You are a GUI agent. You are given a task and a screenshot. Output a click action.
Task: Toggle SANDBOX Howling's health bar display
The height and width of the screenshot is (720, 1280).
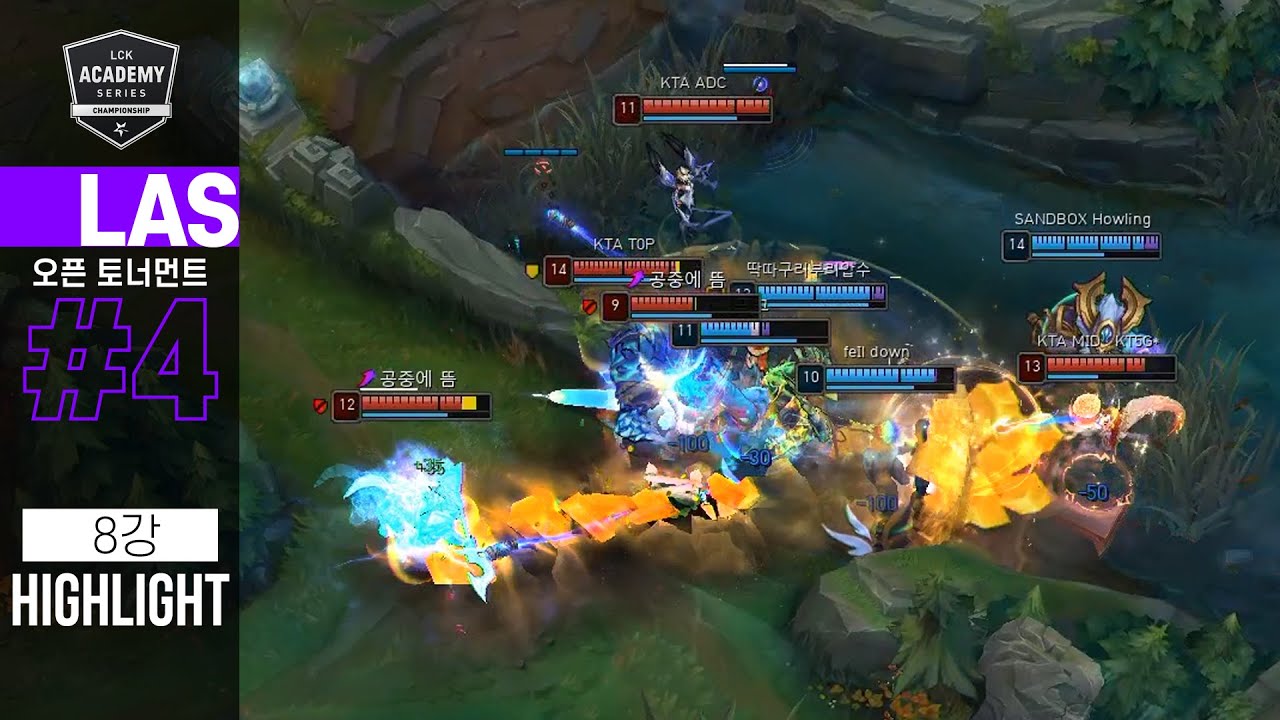click(1095, 240)
